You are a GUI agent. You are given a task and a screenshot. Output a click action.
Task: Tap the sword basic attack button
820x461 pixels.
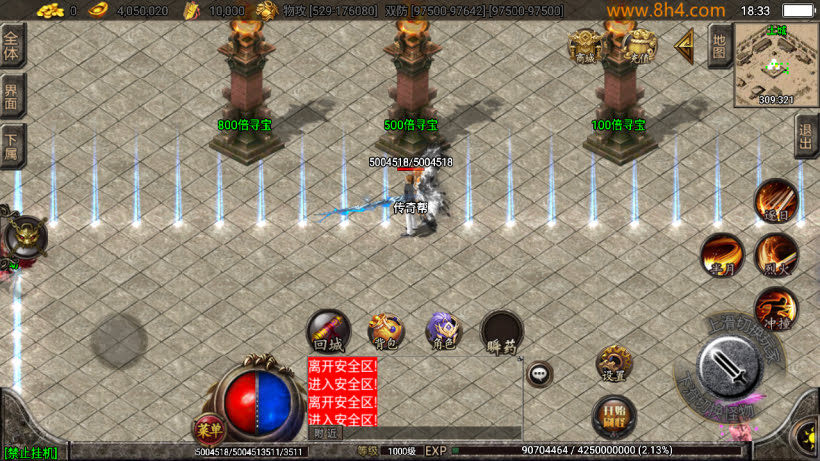click(x=735, y=368)
